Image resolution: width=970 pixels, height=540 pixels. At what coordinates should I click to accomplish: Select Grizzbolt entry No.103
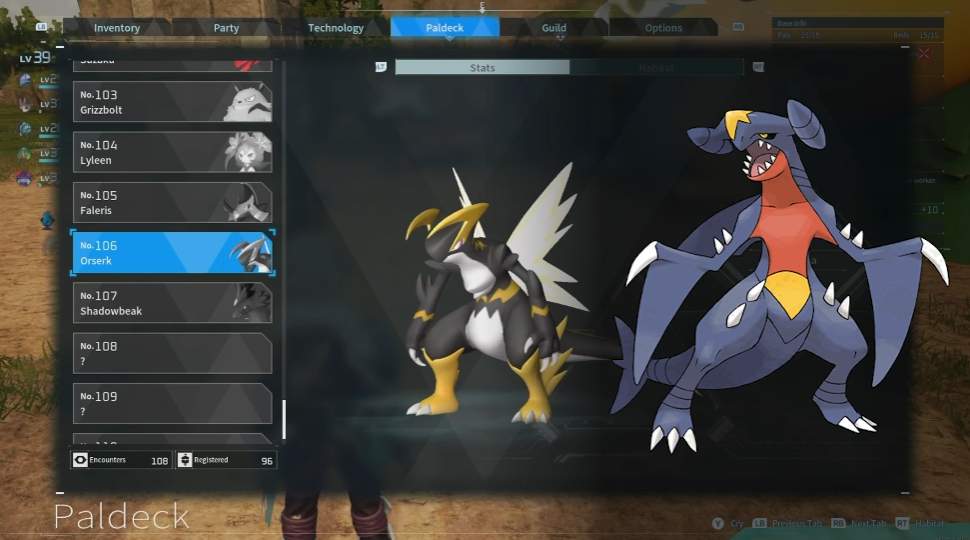tap(172, 102)
